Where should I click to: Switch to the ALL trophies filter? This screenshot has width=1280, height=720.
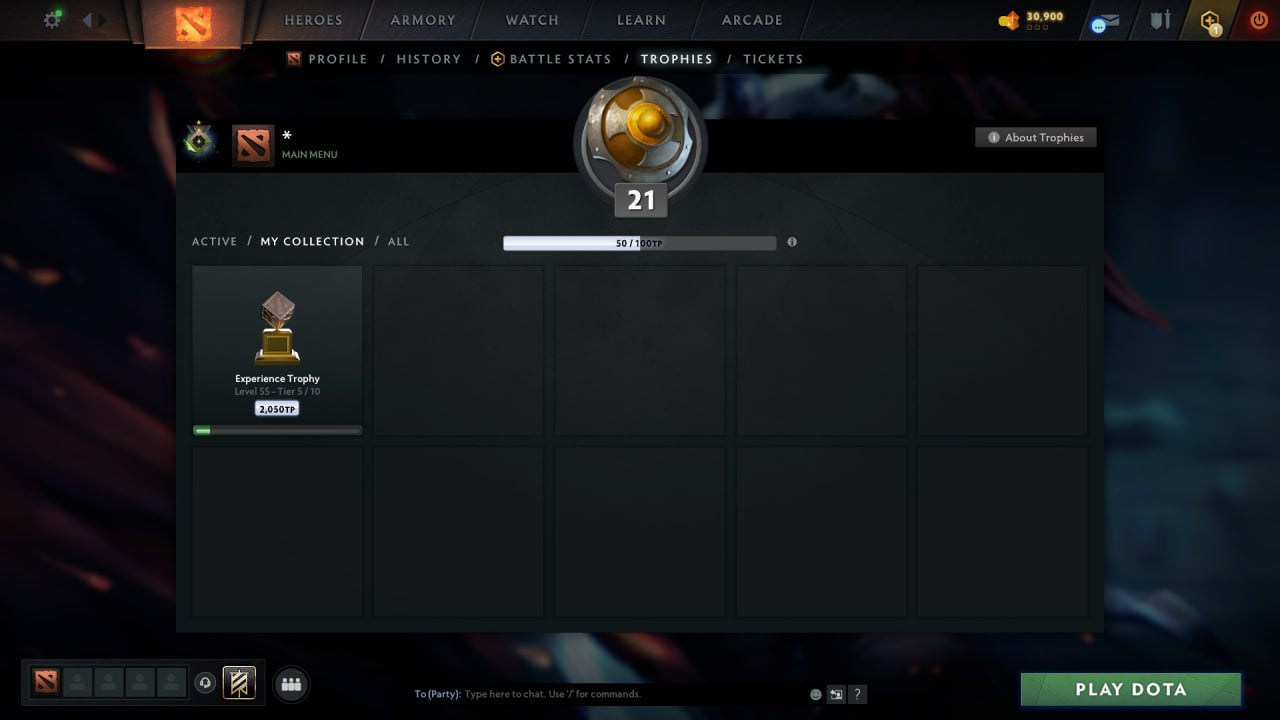point(398,241)
